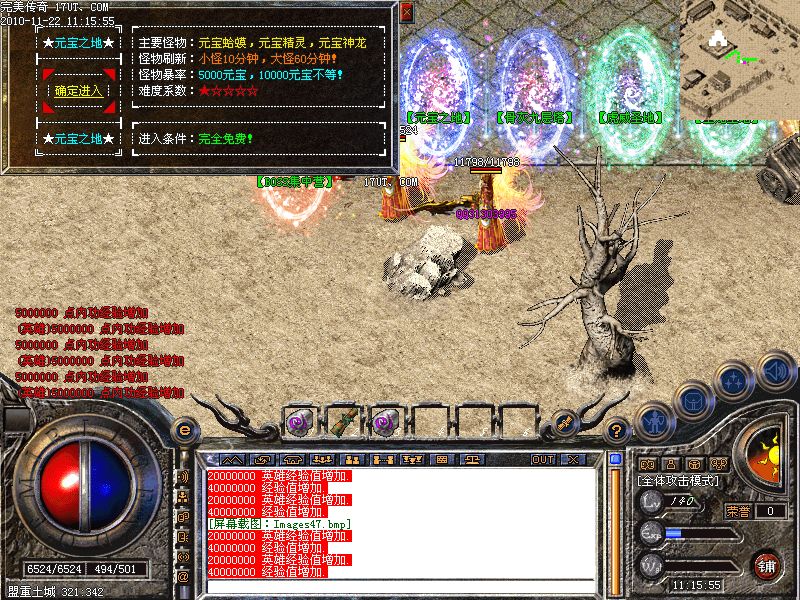Screen dimensions: 800x600
Task: Close the chat toolbar with its X button
Action: (572, 459)
